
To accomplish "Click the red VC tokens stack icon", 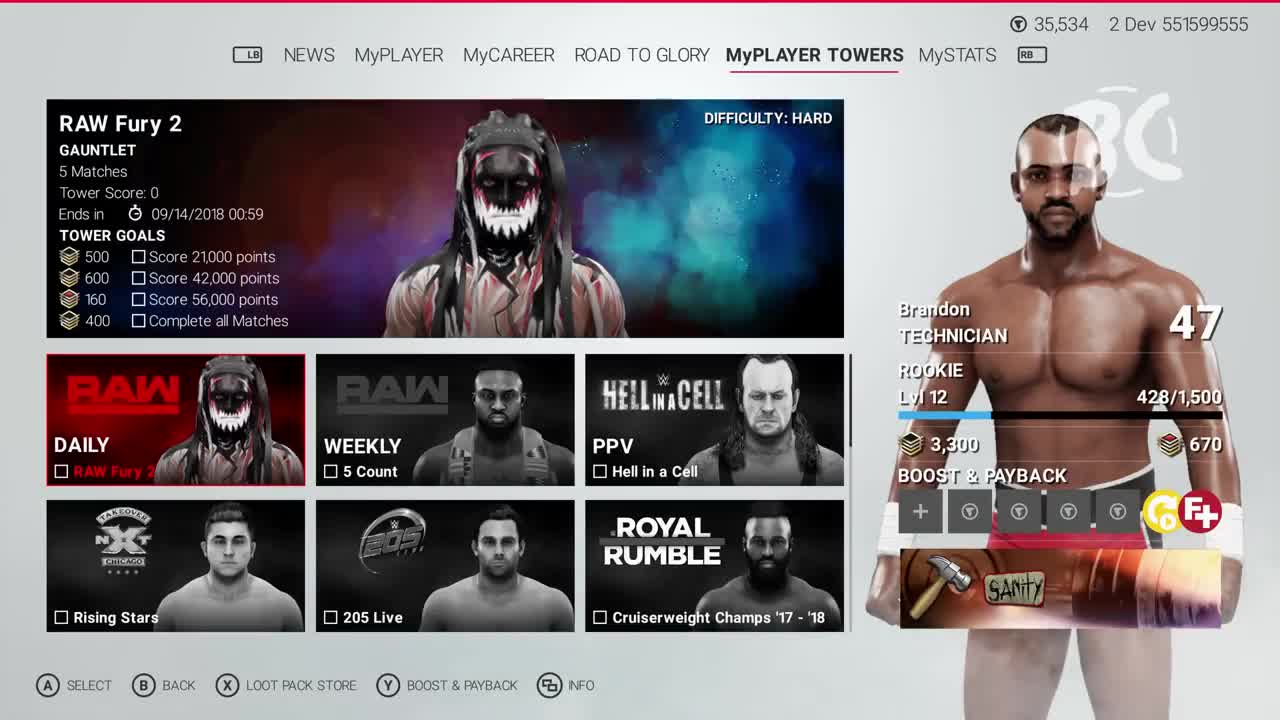I will [x=1166, y=444].
